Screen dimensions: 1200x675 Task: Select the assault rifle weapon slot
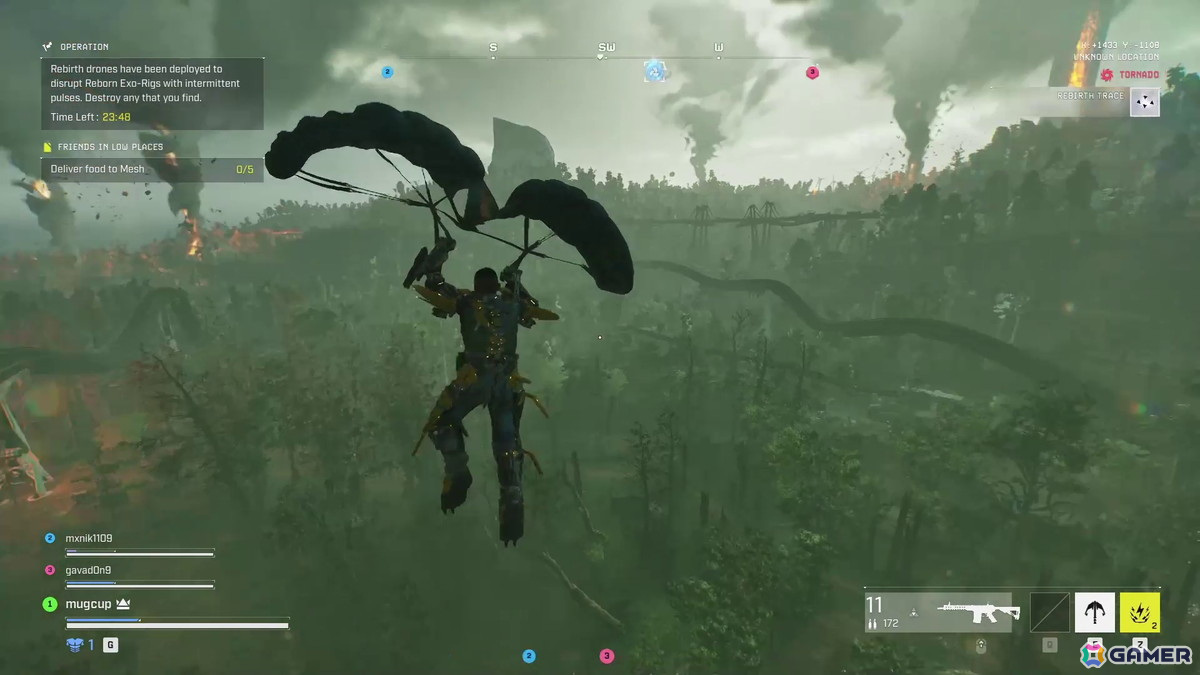tap(977, 612)
